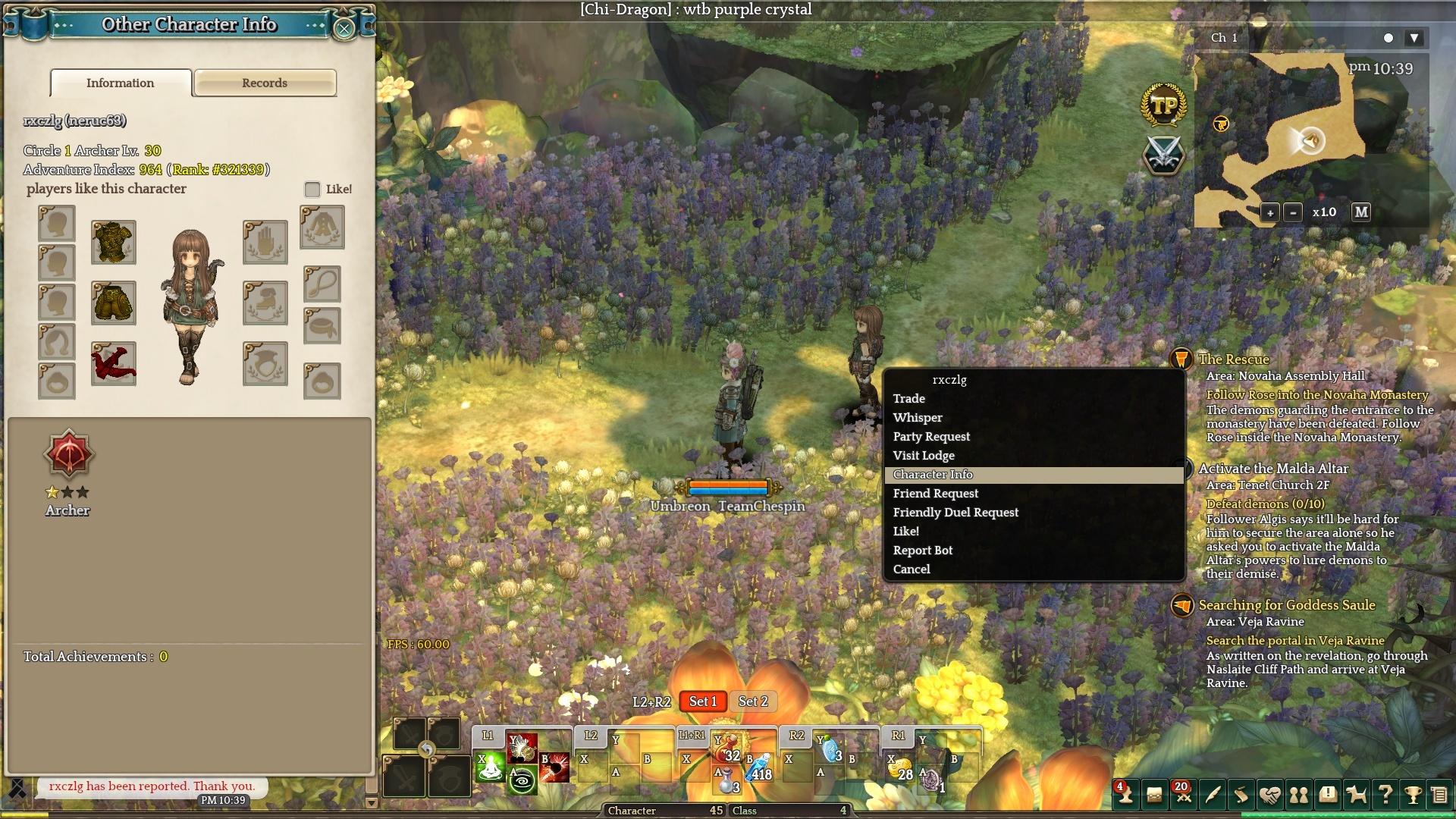The width and height of the screenshot is (1456, 819).
Task: Open the gold TP shop icon
Action: pos(1163,105)
